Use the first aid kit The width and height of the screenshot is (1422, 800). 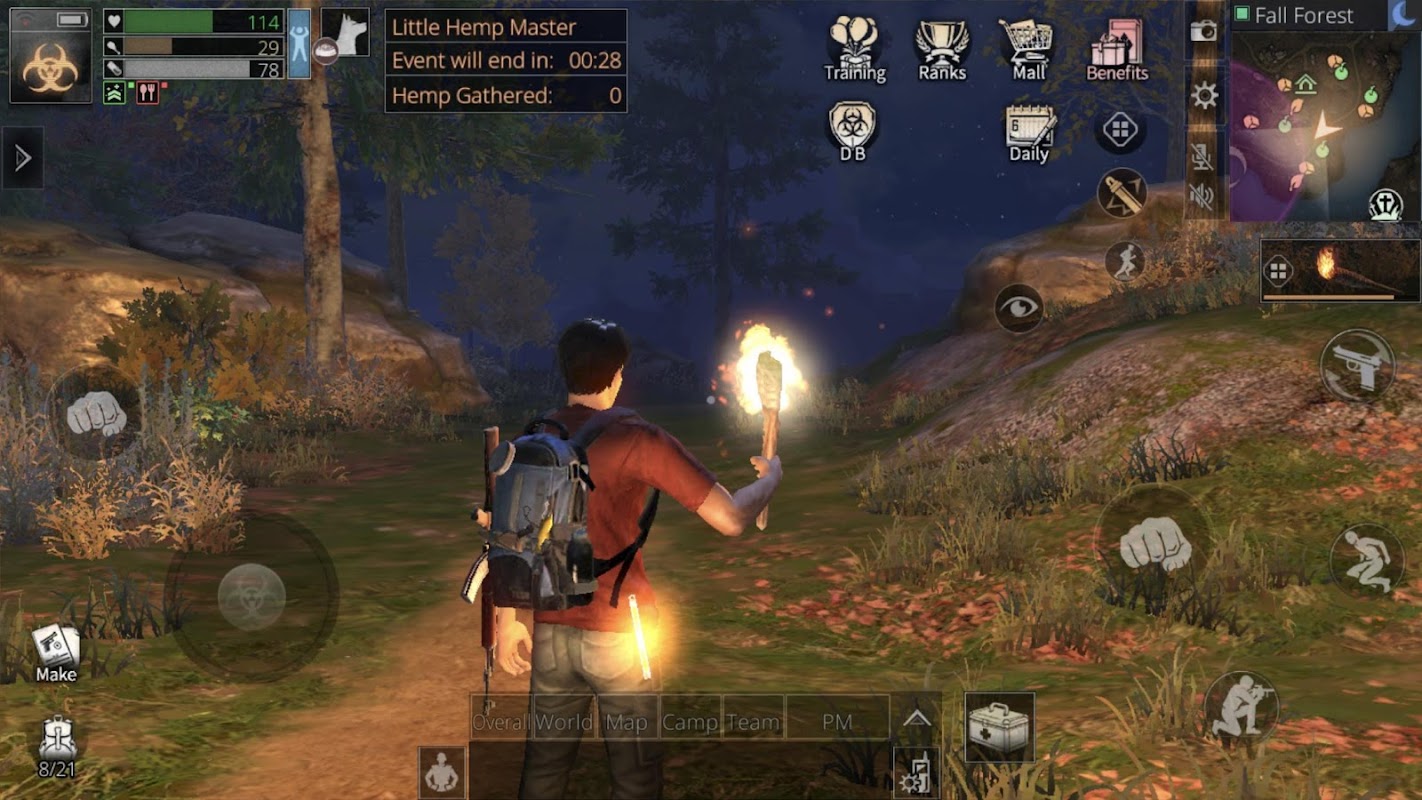click(999, 727)
